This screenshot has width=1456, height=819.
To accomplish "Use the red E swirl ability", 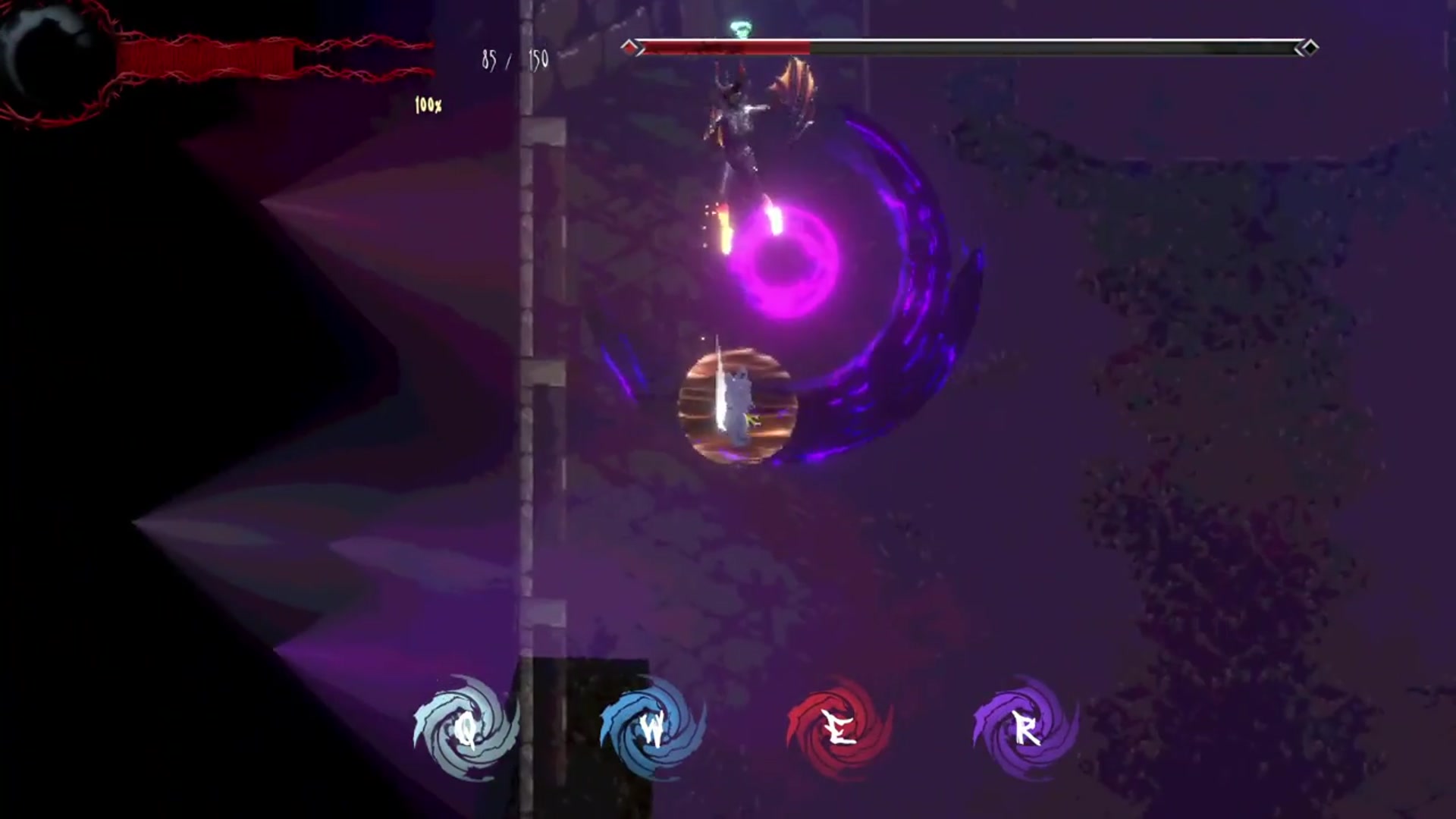I will (x=839, y=729).
